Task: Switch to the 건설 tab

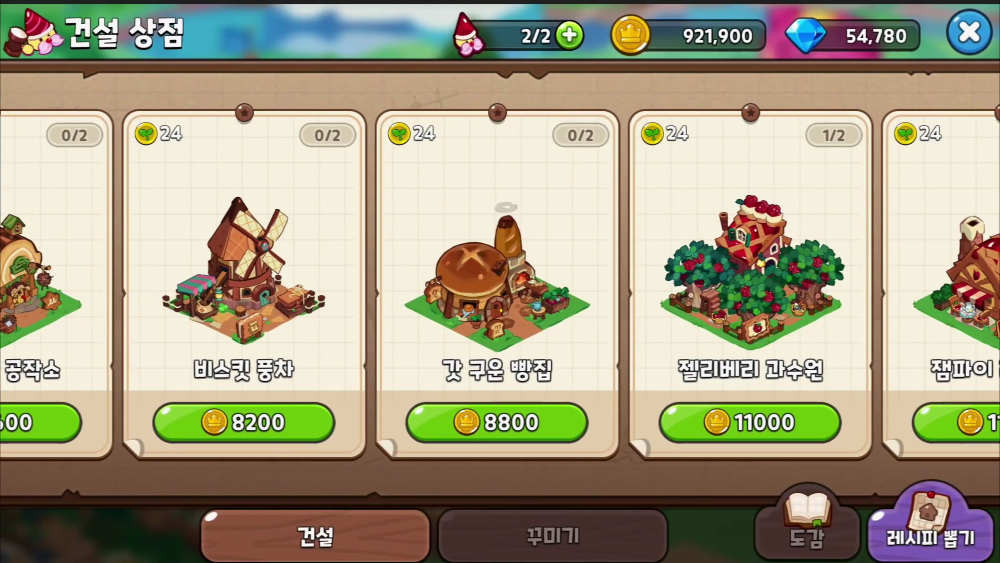Action: coord(315,536)
